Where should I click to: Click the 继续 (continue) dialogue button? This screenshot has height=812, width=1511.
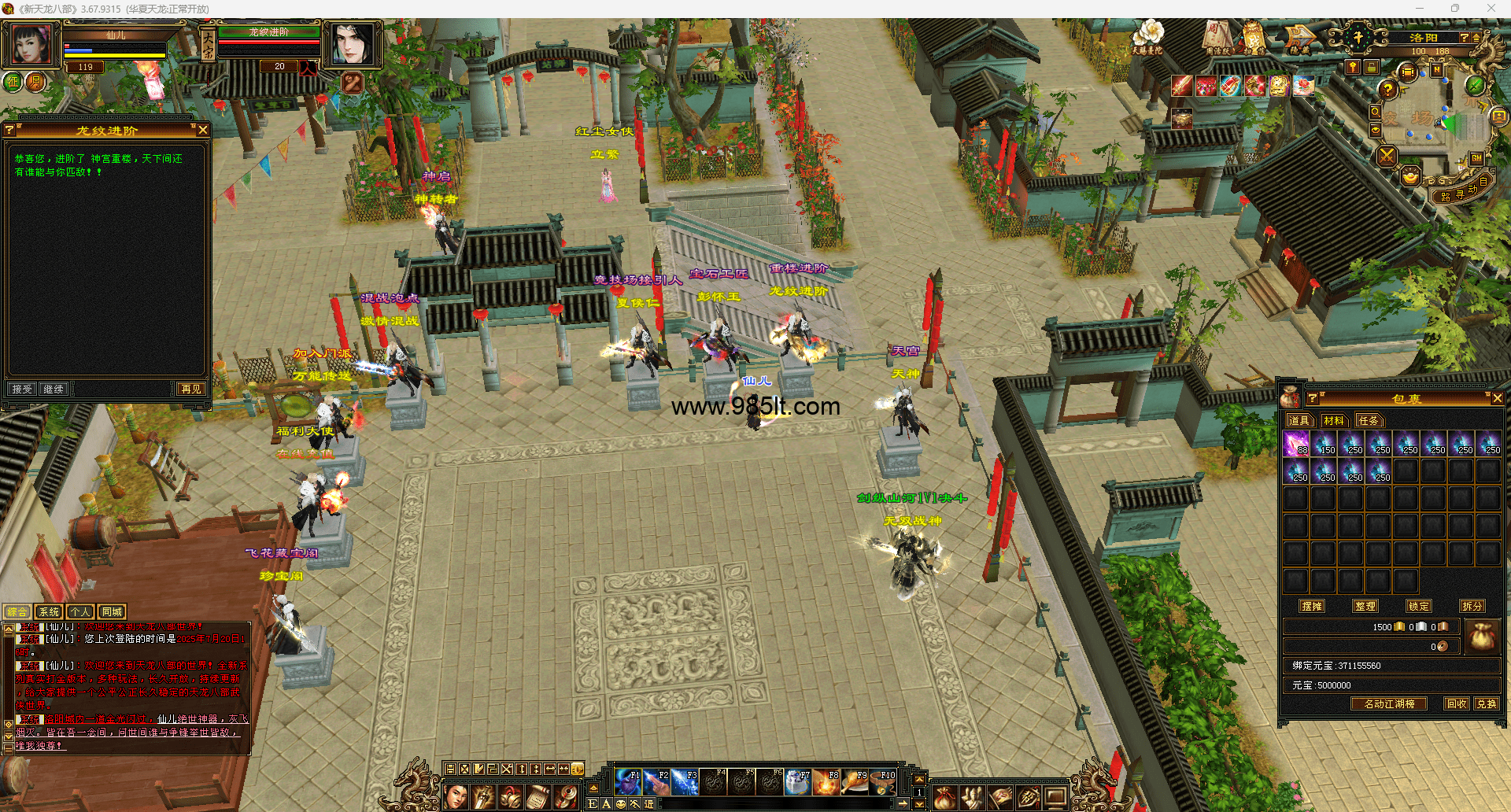click(54, 389)
